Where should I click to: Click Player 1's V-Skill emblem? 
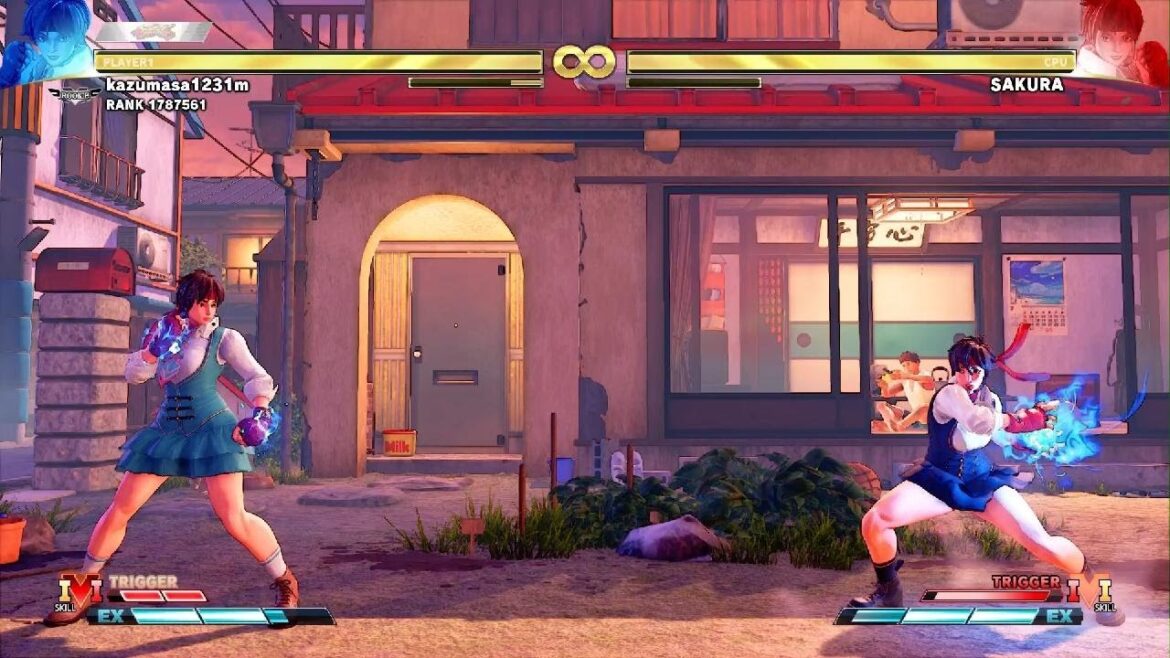point(80,589)
